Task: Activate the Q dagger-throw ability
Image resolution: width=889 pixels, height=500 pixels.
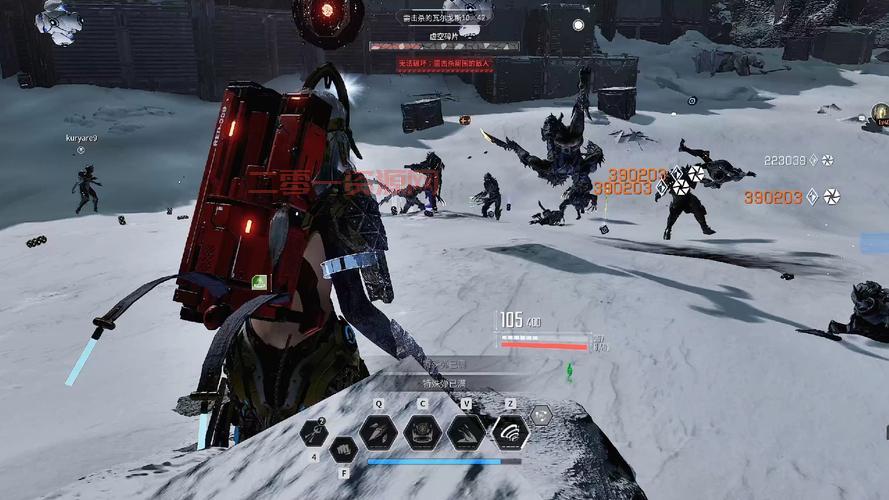Action: [x=379, y=432]
